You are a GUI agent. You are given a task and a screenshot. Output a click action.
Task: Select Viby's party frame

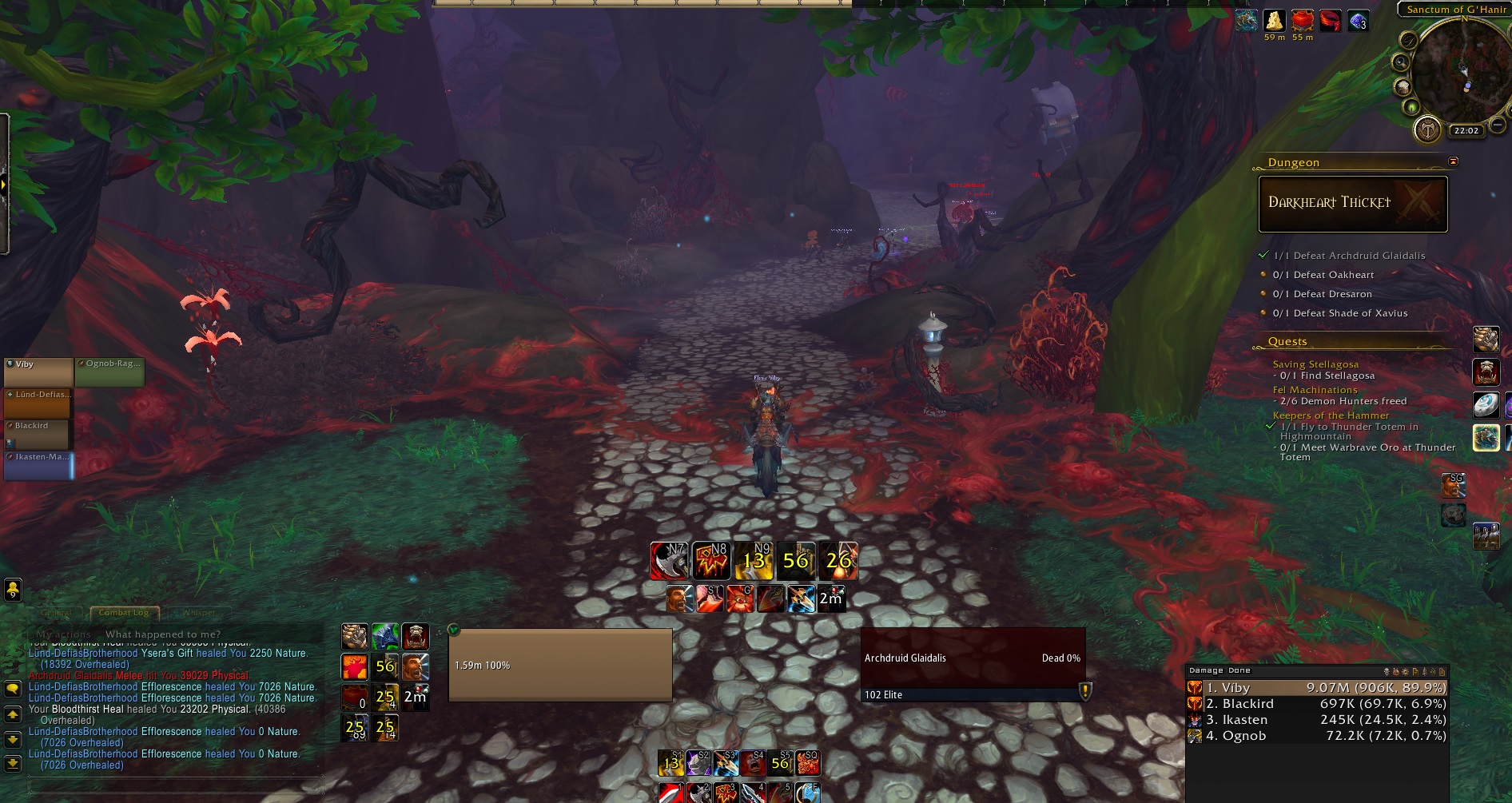point(38,372)
